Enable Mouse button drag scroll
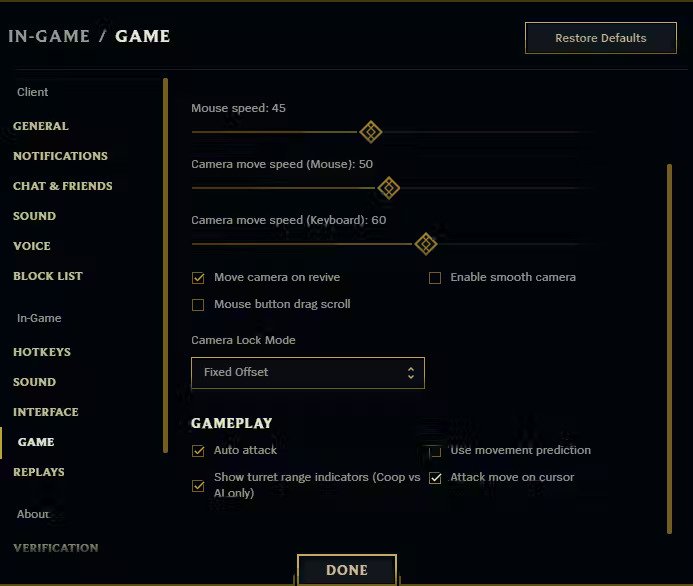693x586 pixels. tap(198, 305)
